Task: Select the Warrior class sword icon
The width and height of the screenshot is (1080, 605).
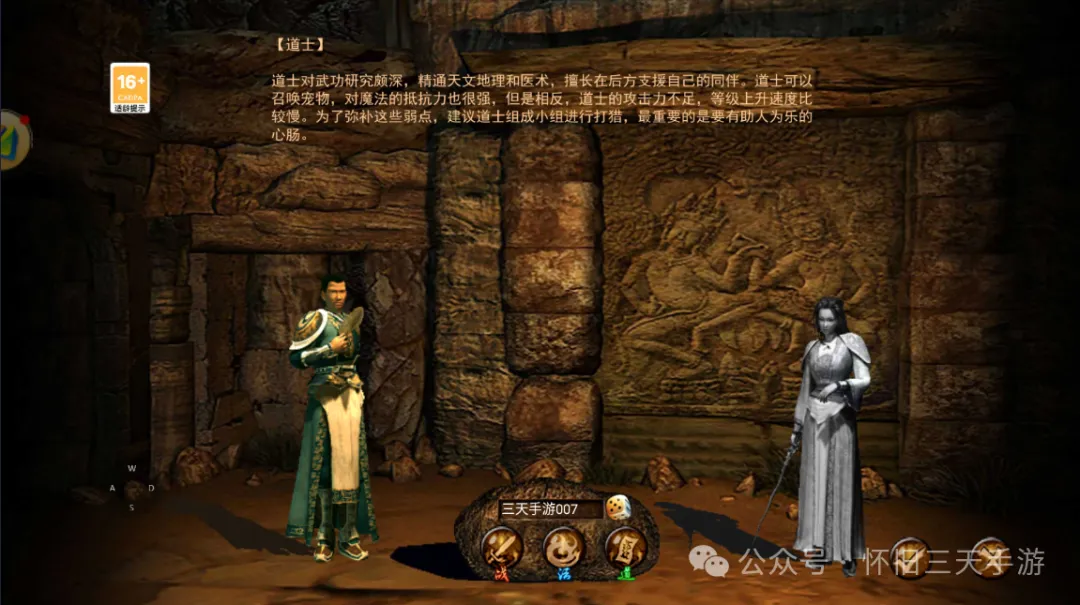Action: point(500,548)
